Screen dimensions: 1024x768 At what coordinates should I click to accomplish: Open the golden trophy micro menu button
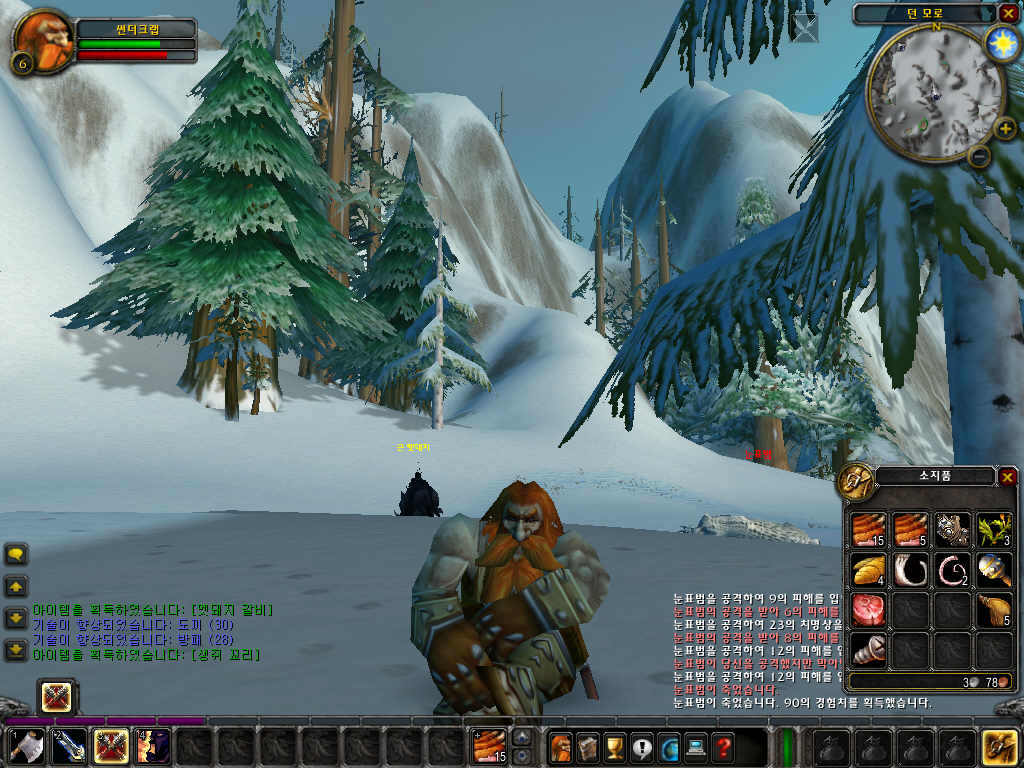pyautogui.click(x=615, y=747)
